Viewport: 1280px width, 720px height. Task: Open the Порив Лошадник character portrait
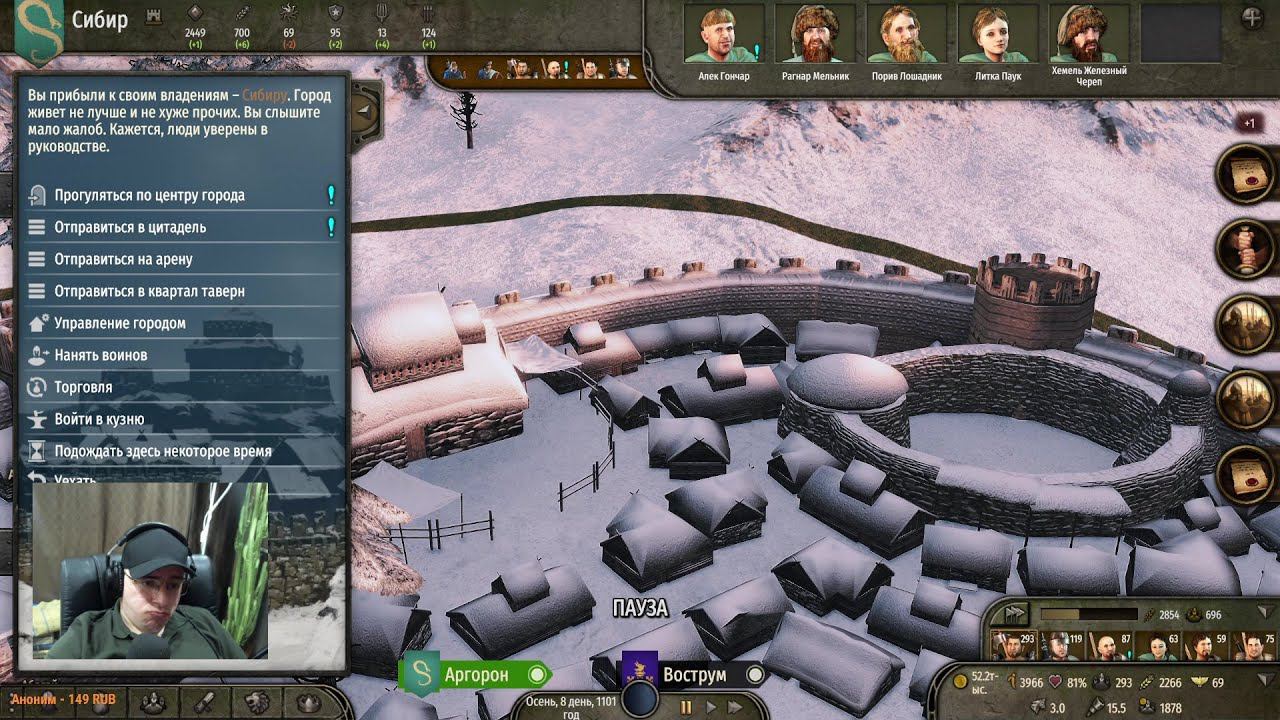click(x=906, y=35)
